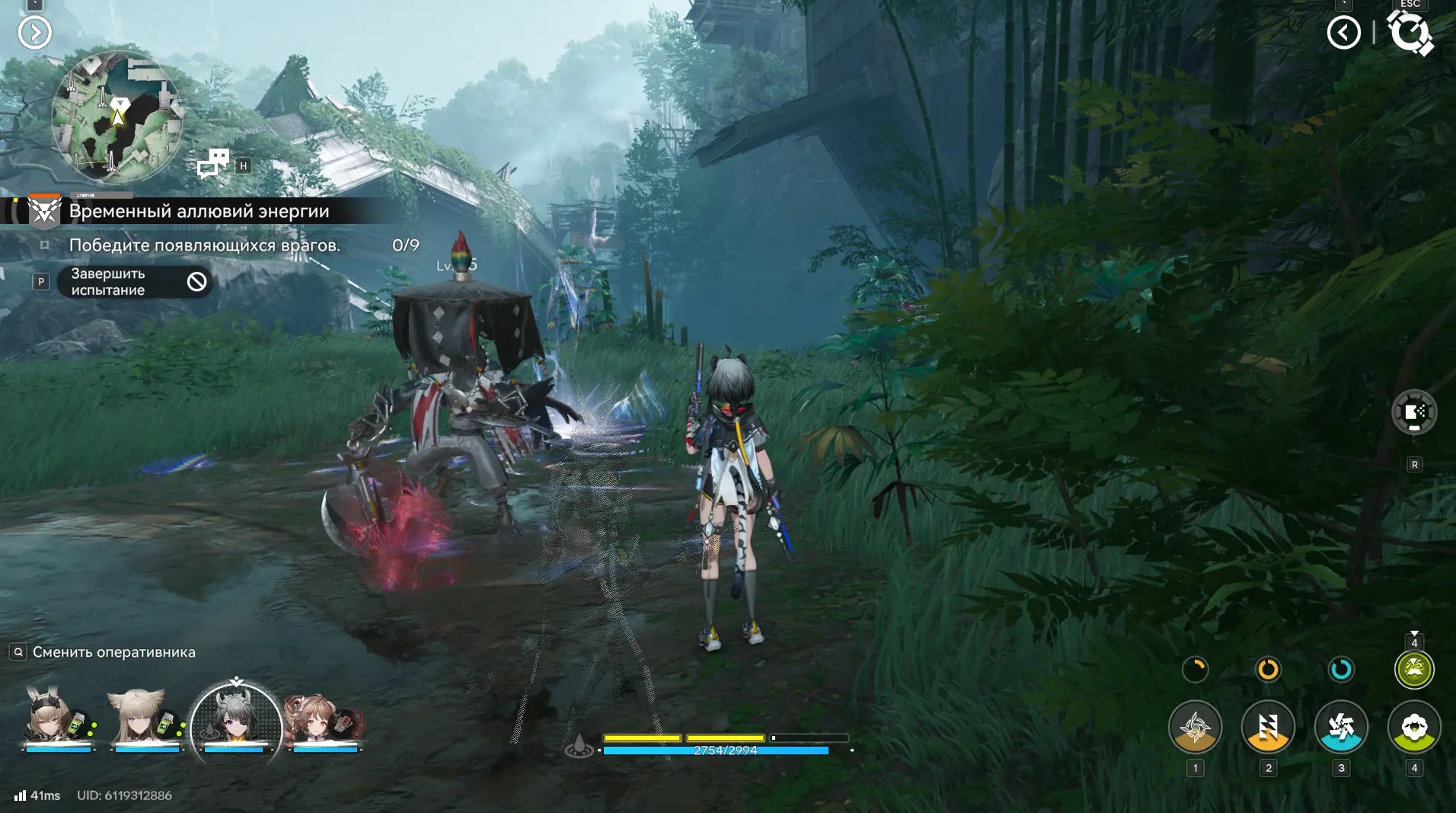Activate the sheep skill on green base

tap(1414, 727)
